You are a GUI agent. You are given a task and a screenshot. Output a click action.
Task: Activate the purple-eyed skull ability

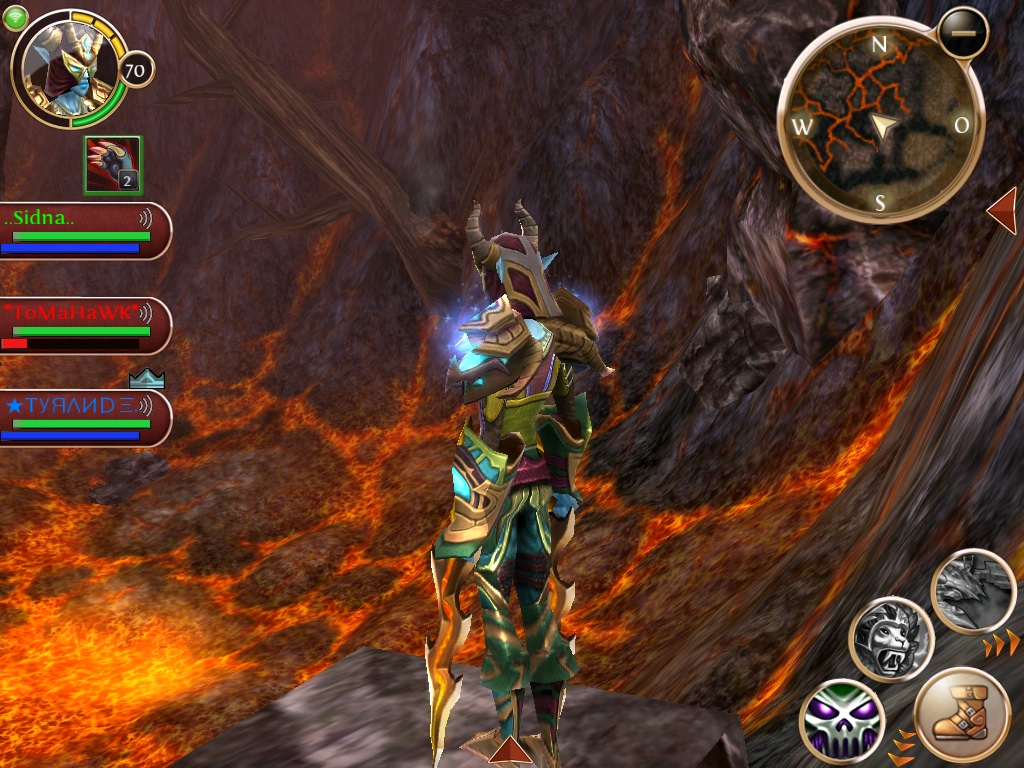pyautogui.click(x=842, y=721)
